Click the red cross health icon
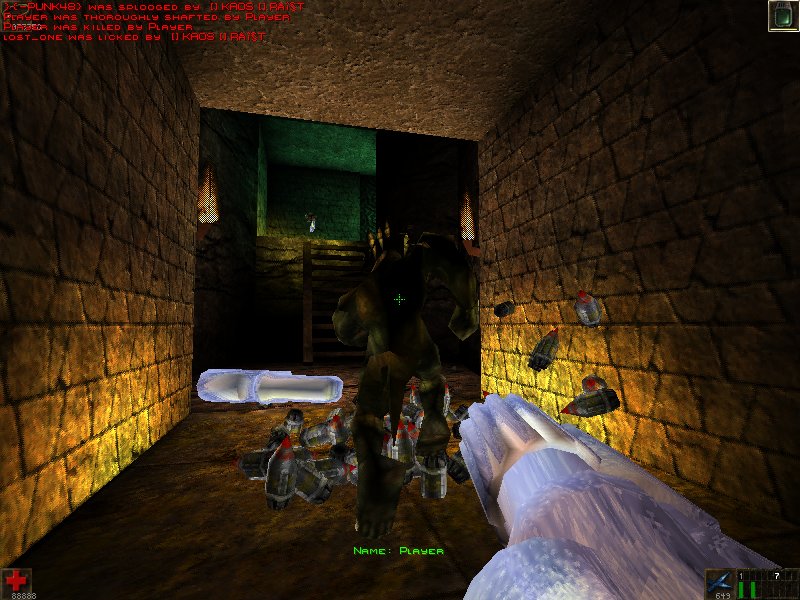 pos(16,580)
